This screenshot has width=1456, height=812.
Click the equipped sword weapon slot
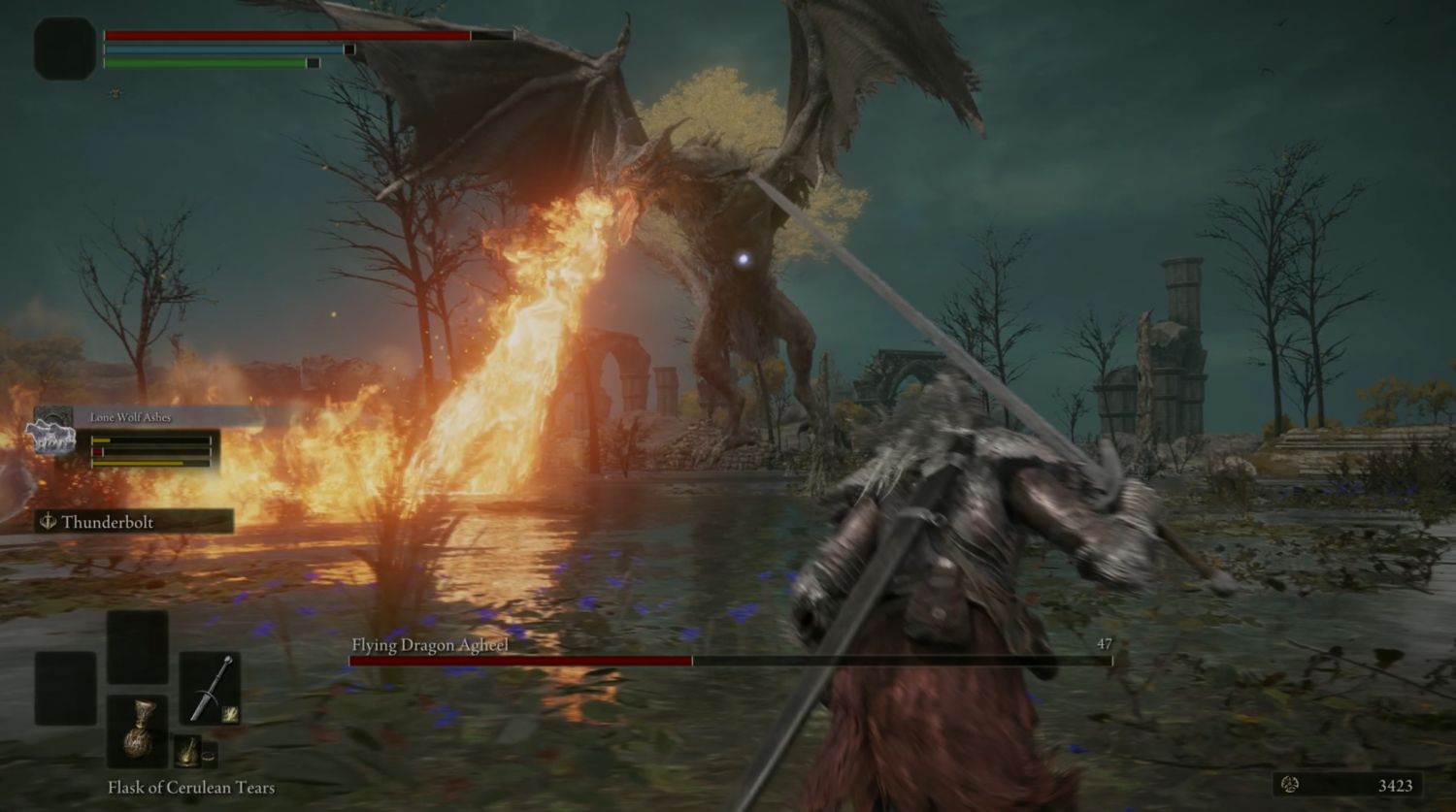coord(210,688)
